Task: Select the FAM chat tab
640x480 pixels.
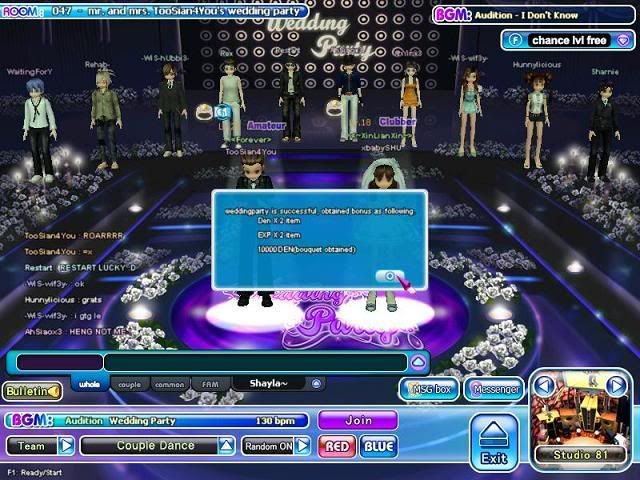Action: point(210,384)
